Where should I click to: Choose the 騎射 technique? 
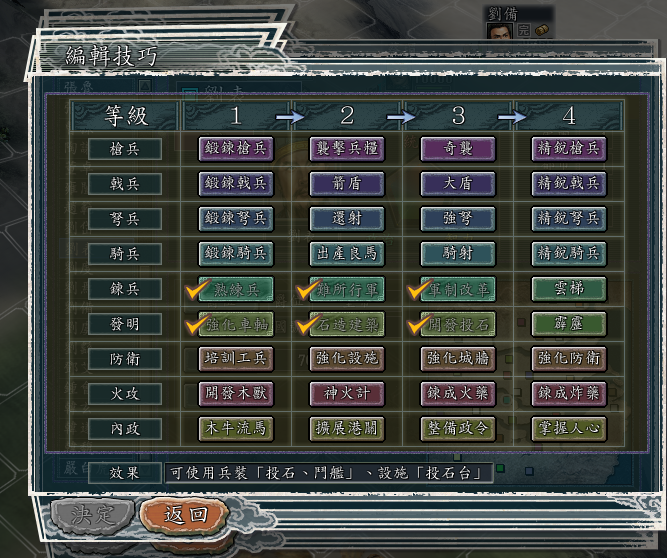coord(458,254)
